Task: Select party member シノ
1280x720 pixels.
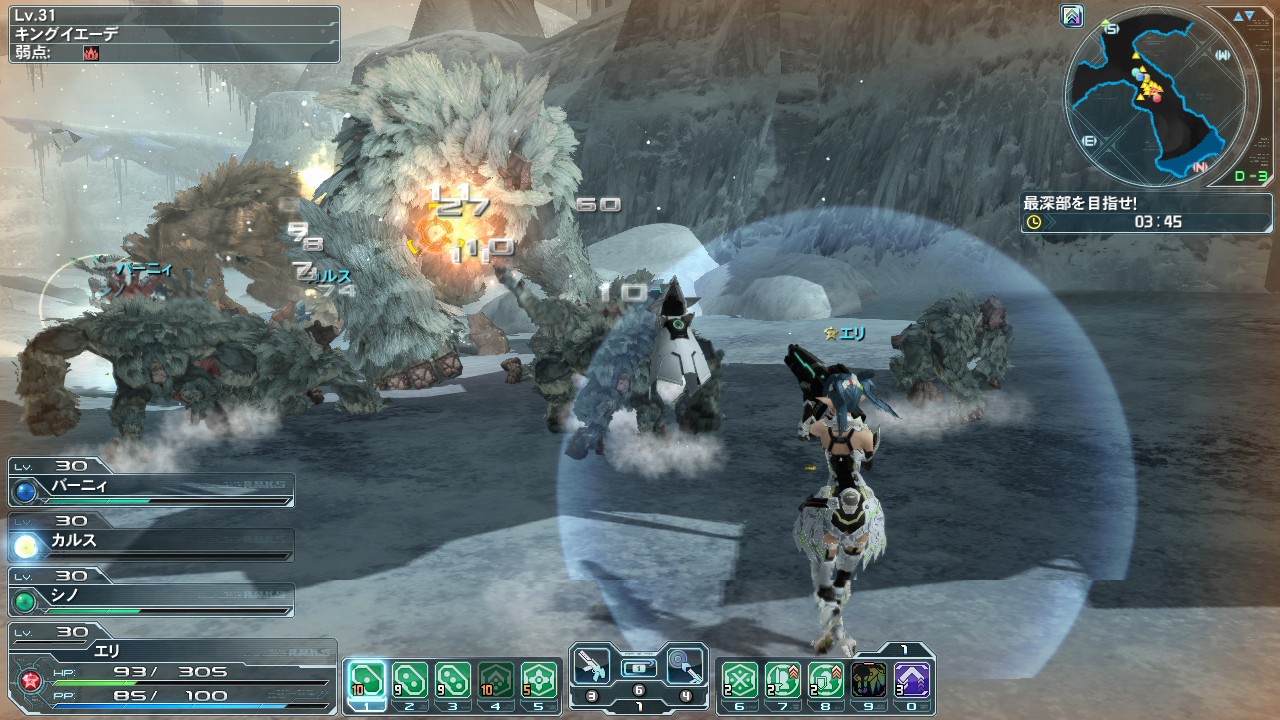Action: click(152, 599)
